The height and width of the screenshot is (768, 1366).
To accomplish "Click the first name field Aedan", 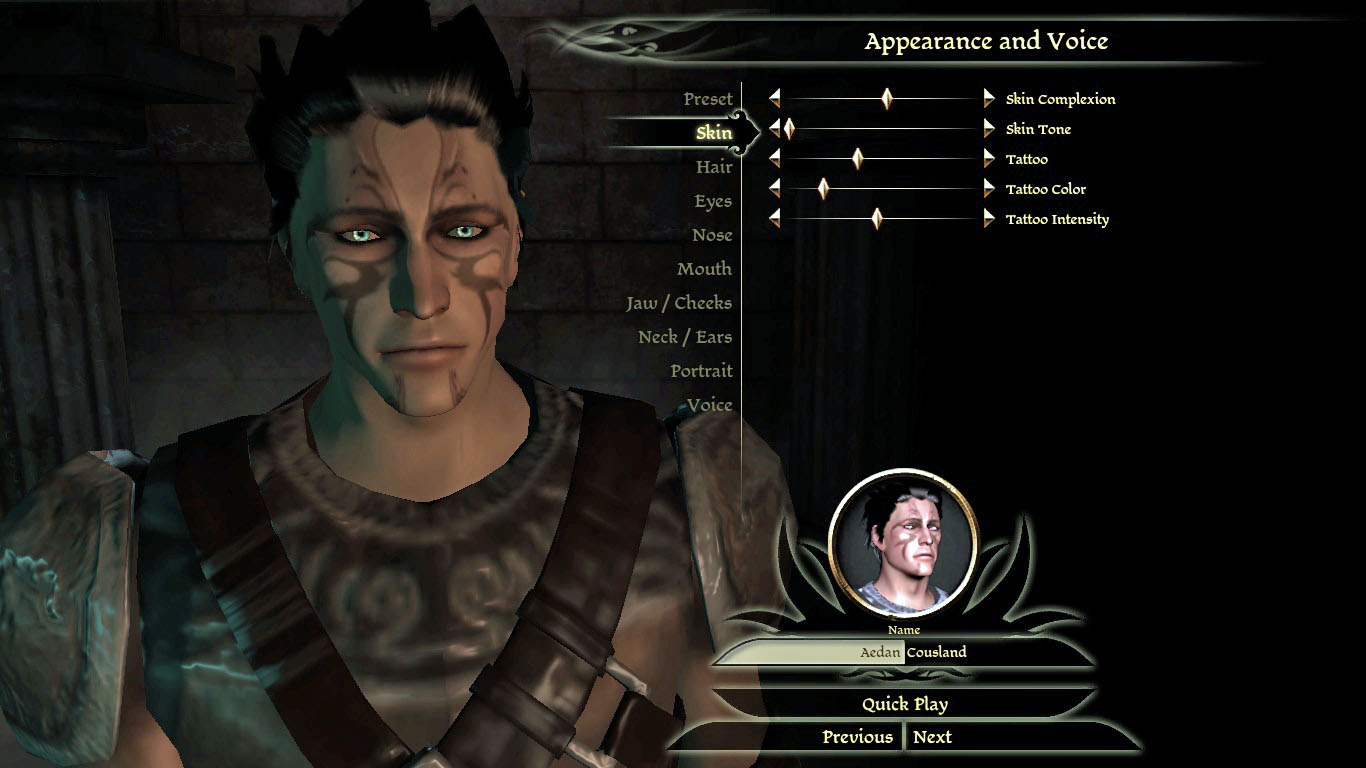I will pos(810,652).
